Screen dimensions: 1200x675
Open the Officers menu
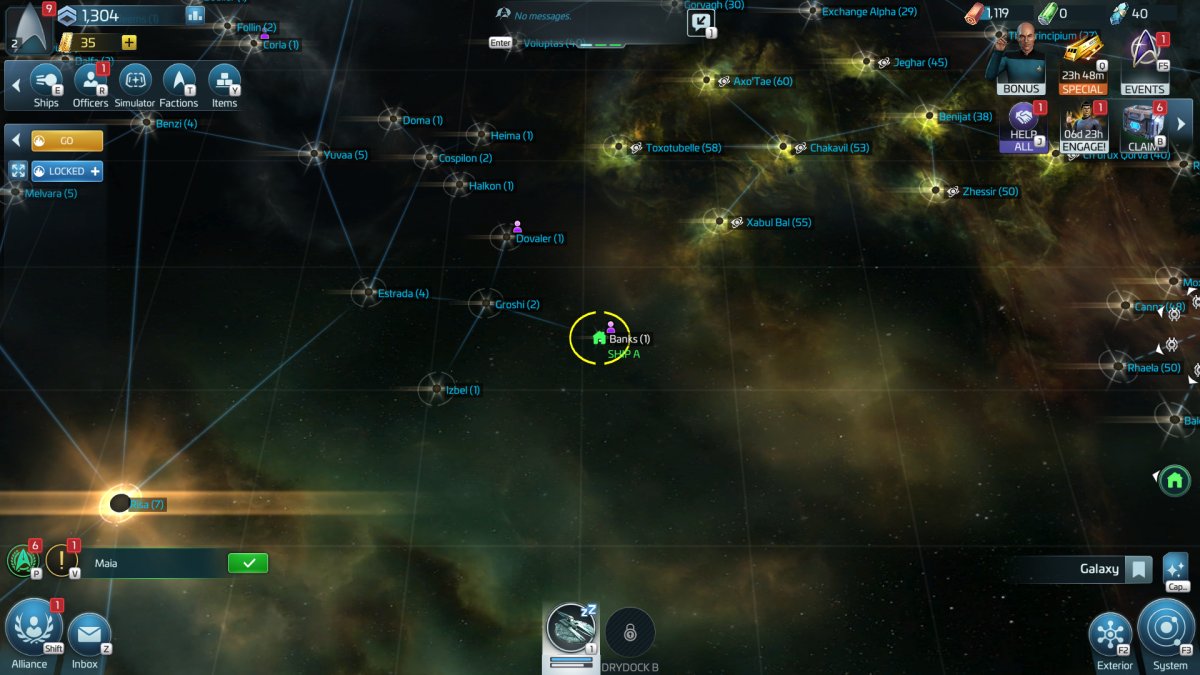pos(90,83)
